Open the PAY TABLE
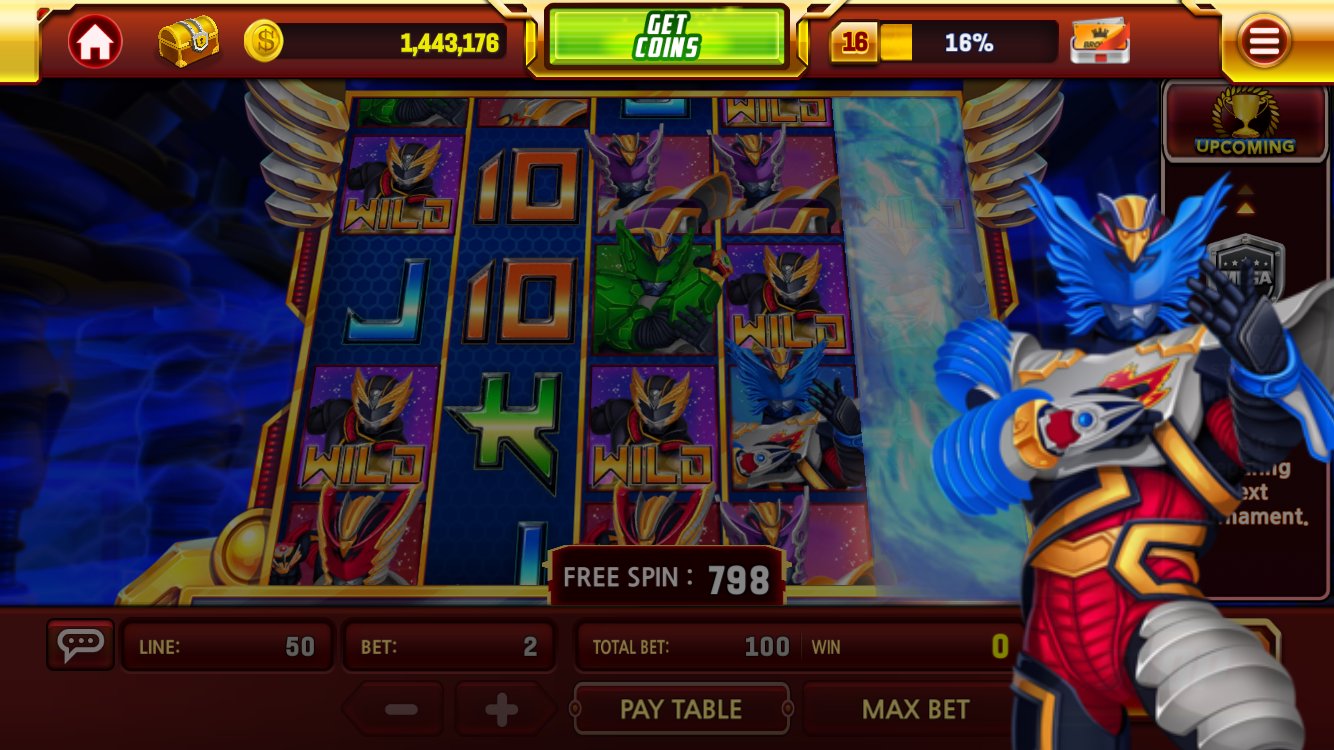Viewport: 1334px width, 750px height. (681, 708)
